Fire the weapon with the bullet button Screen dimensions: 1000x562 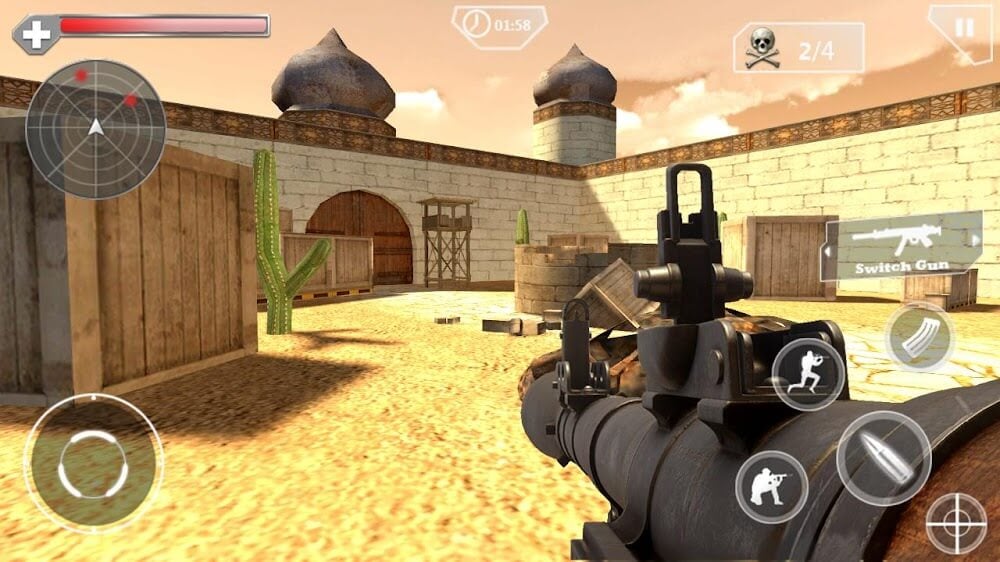(883, 457)
